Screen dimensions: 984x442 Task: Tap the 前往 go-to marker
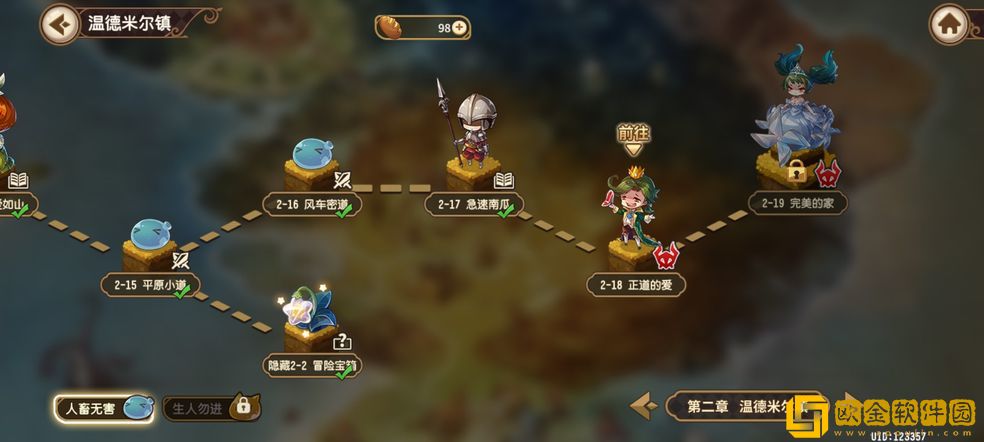pos(632,138)
